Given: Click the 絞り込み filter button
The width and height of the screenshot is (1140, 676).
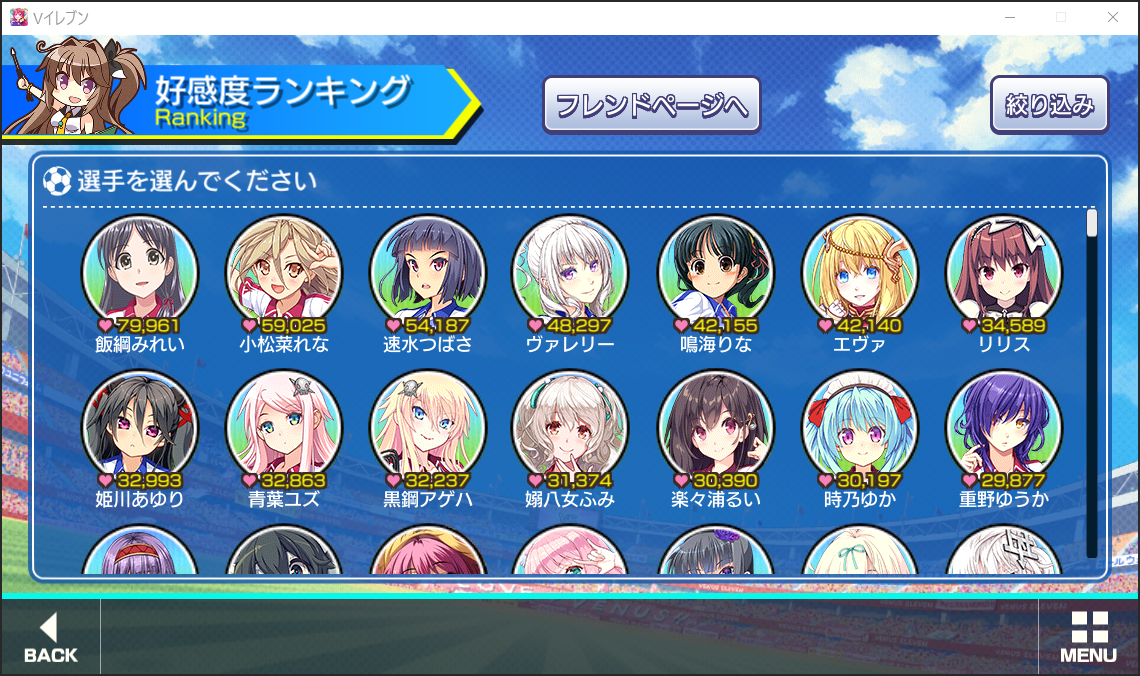Looking at the screenshot, I should (1049, 105).
